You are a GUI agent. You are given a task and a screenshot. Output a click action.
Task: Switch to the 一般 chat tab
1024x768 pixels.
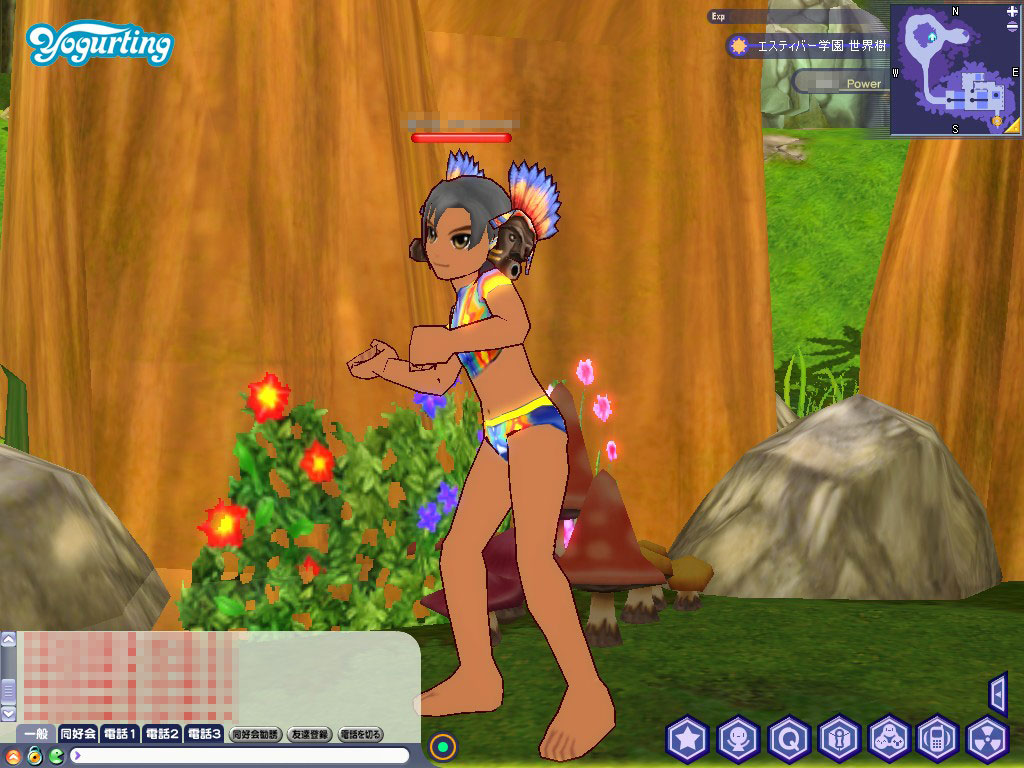[36, 734]
